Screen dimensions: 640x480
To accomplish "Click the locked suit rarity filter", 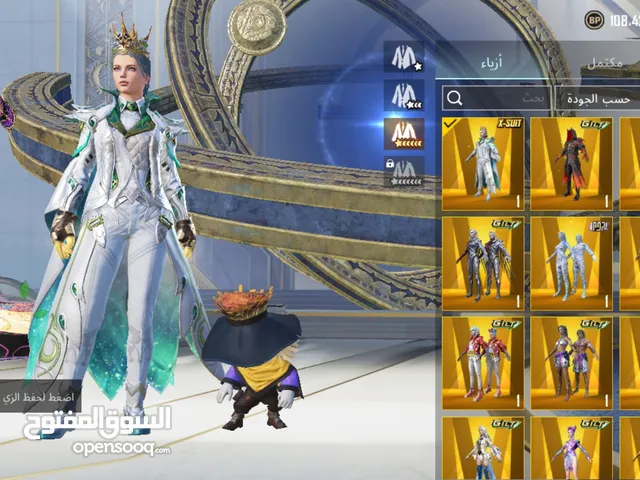I will pyautogui.click(x=404, y=171).
